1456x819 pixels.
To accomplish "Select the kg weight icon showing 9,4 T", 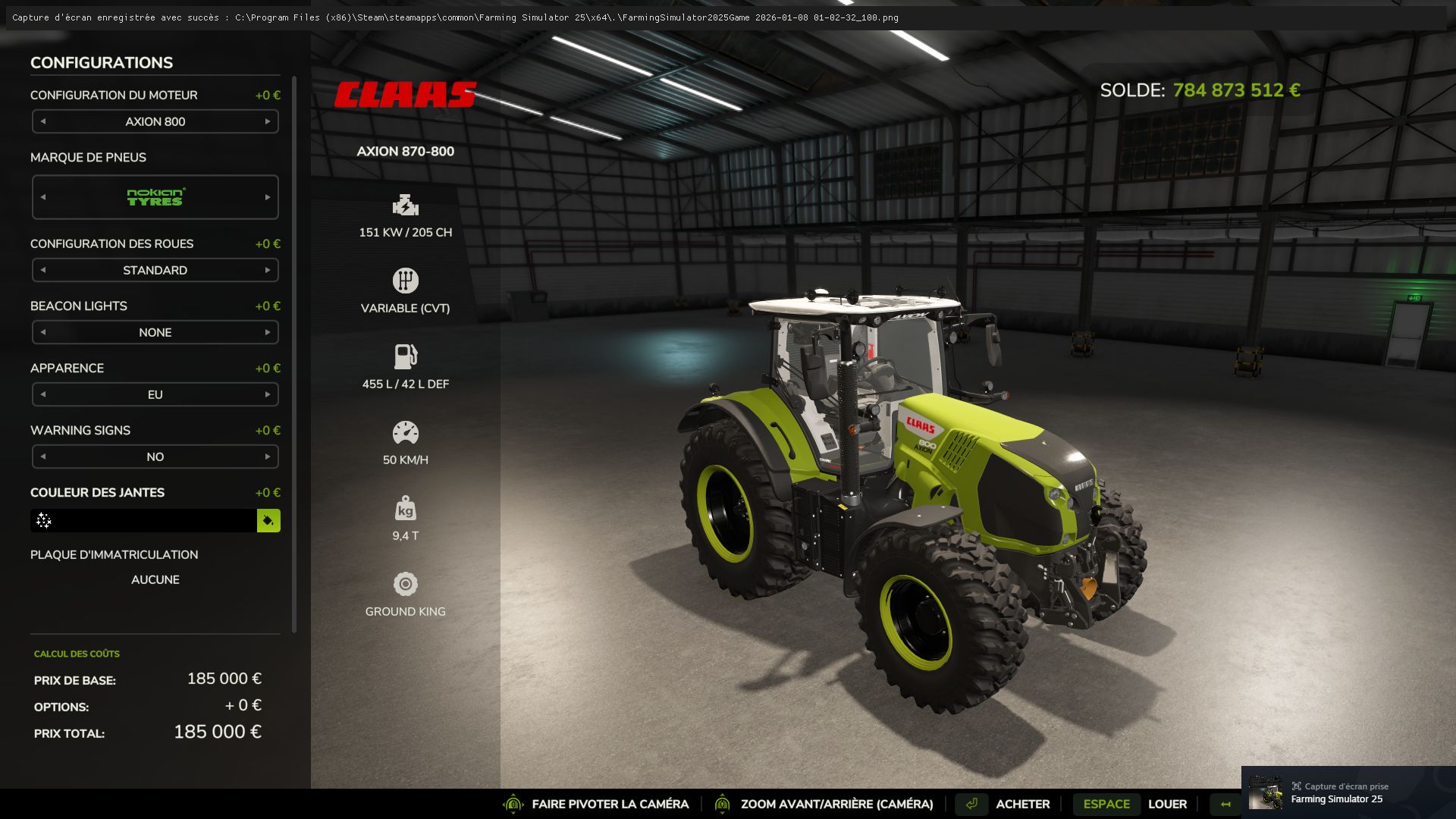I will (x=406, y=508).
